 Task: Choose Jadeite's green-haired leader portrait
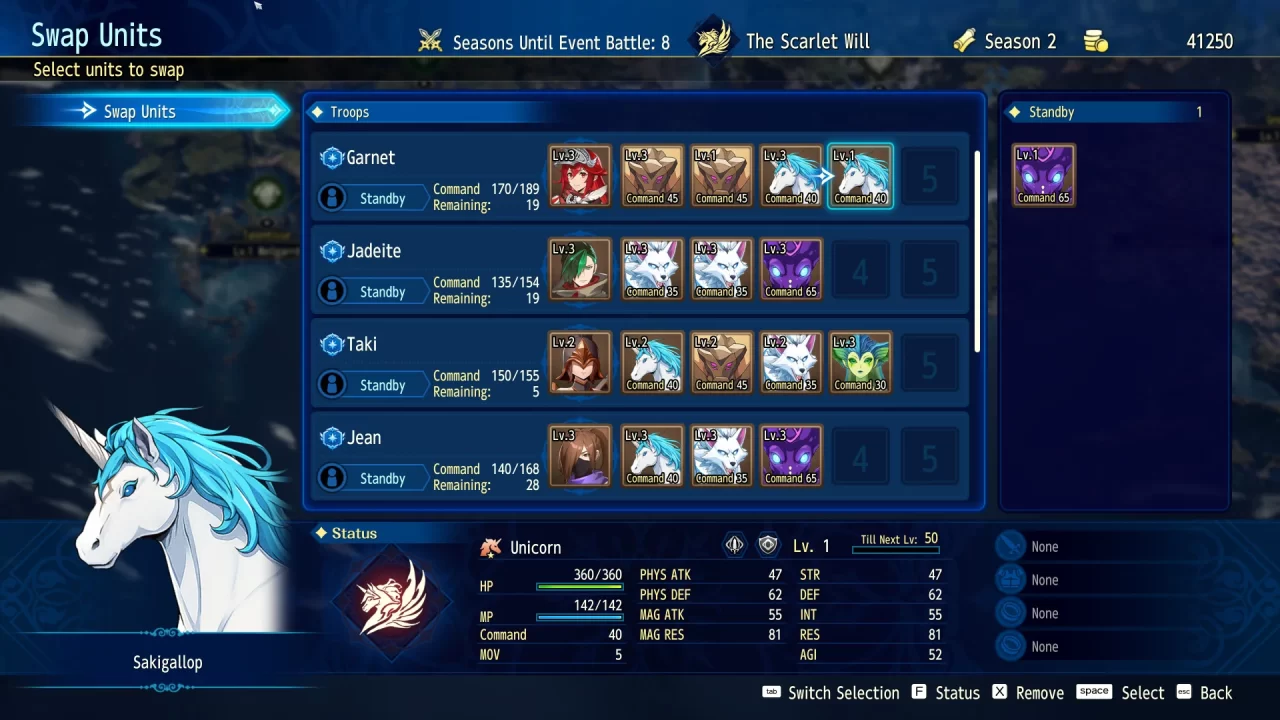point(580,270)
